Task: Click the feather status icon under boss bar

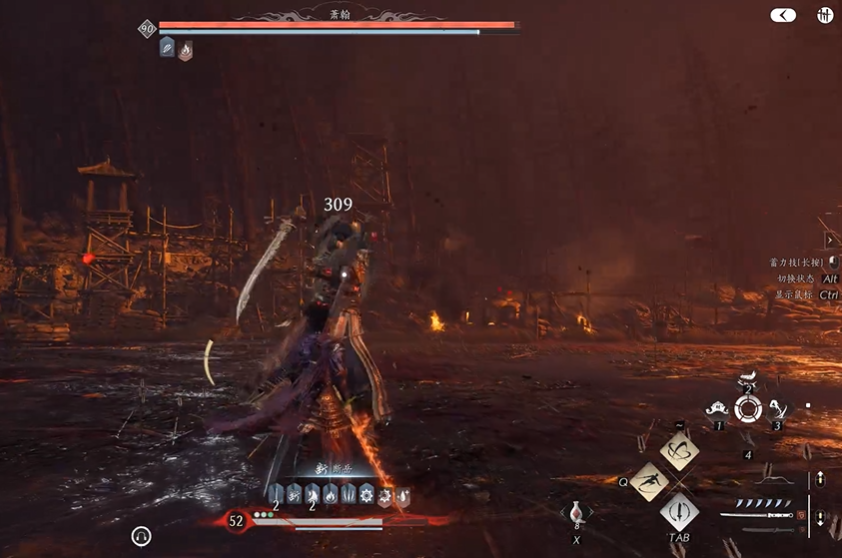Action: (167, 48)
